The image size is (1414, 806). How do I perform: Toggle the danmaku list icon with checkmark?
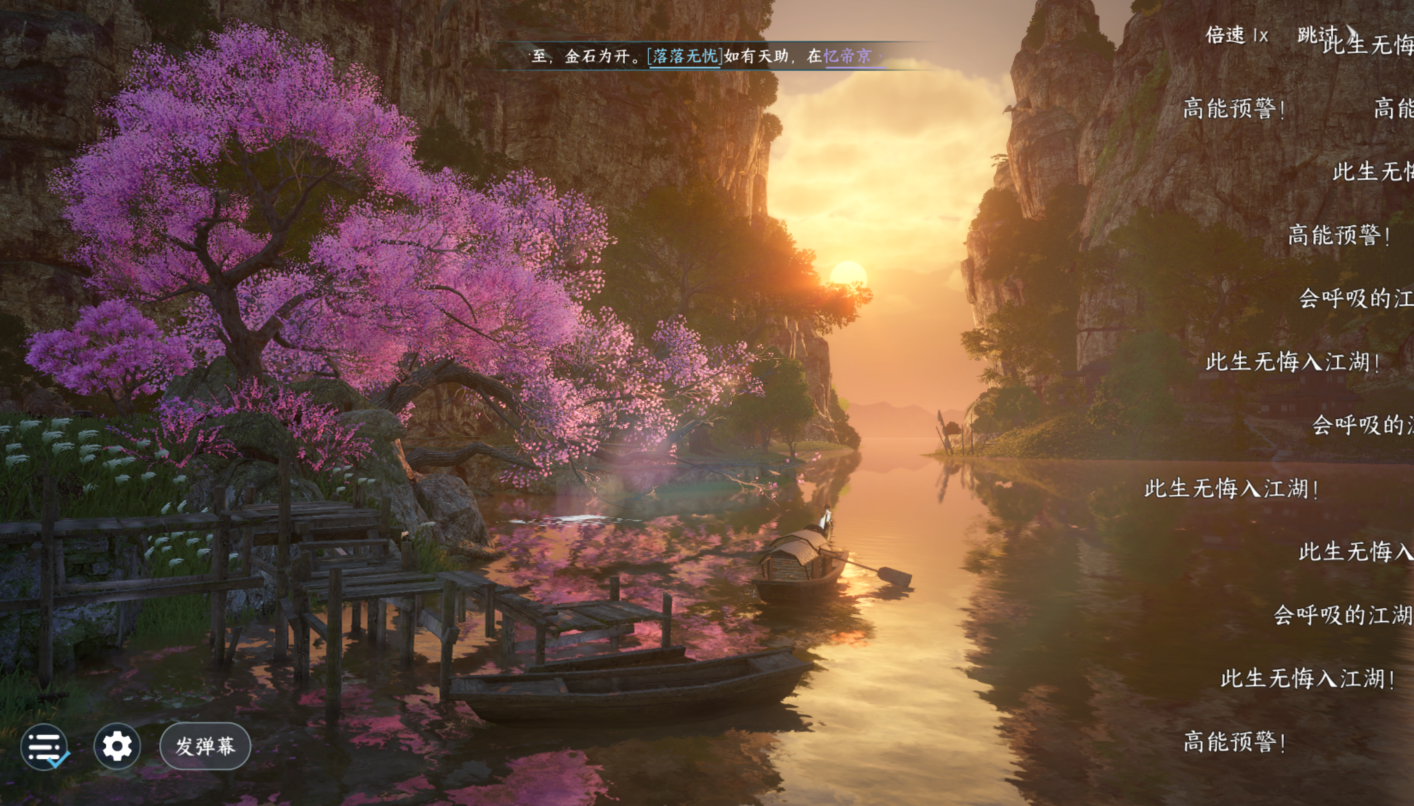tap(45, 747)
